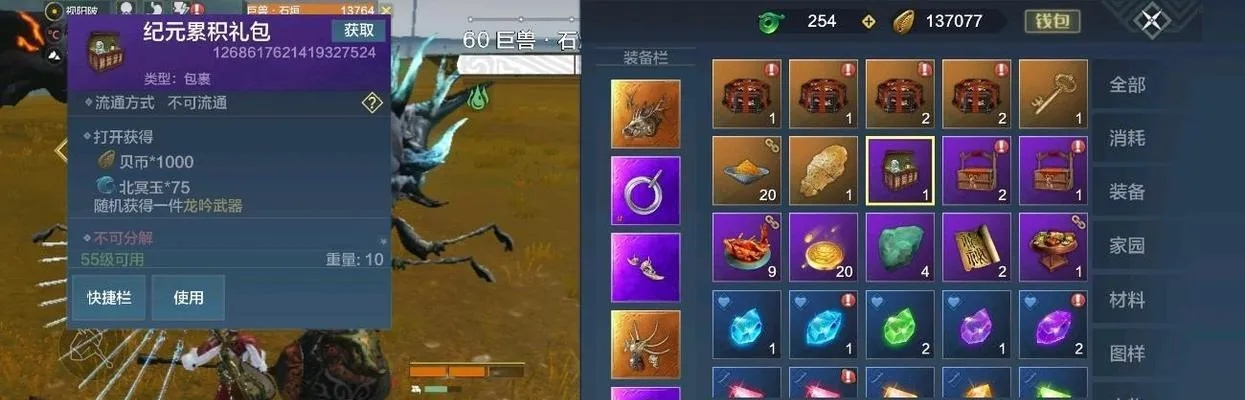Switch to the 全部 (All) tab
1245x400 pixels.
click(x=1127, y=85)
